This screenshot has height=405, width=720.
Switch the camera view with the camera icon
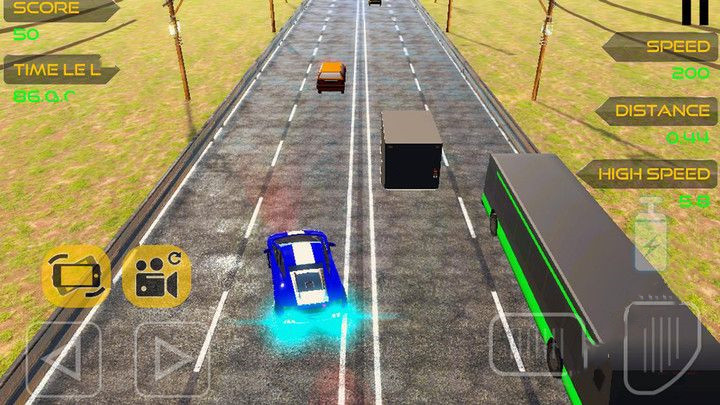[x=156, y=277]
